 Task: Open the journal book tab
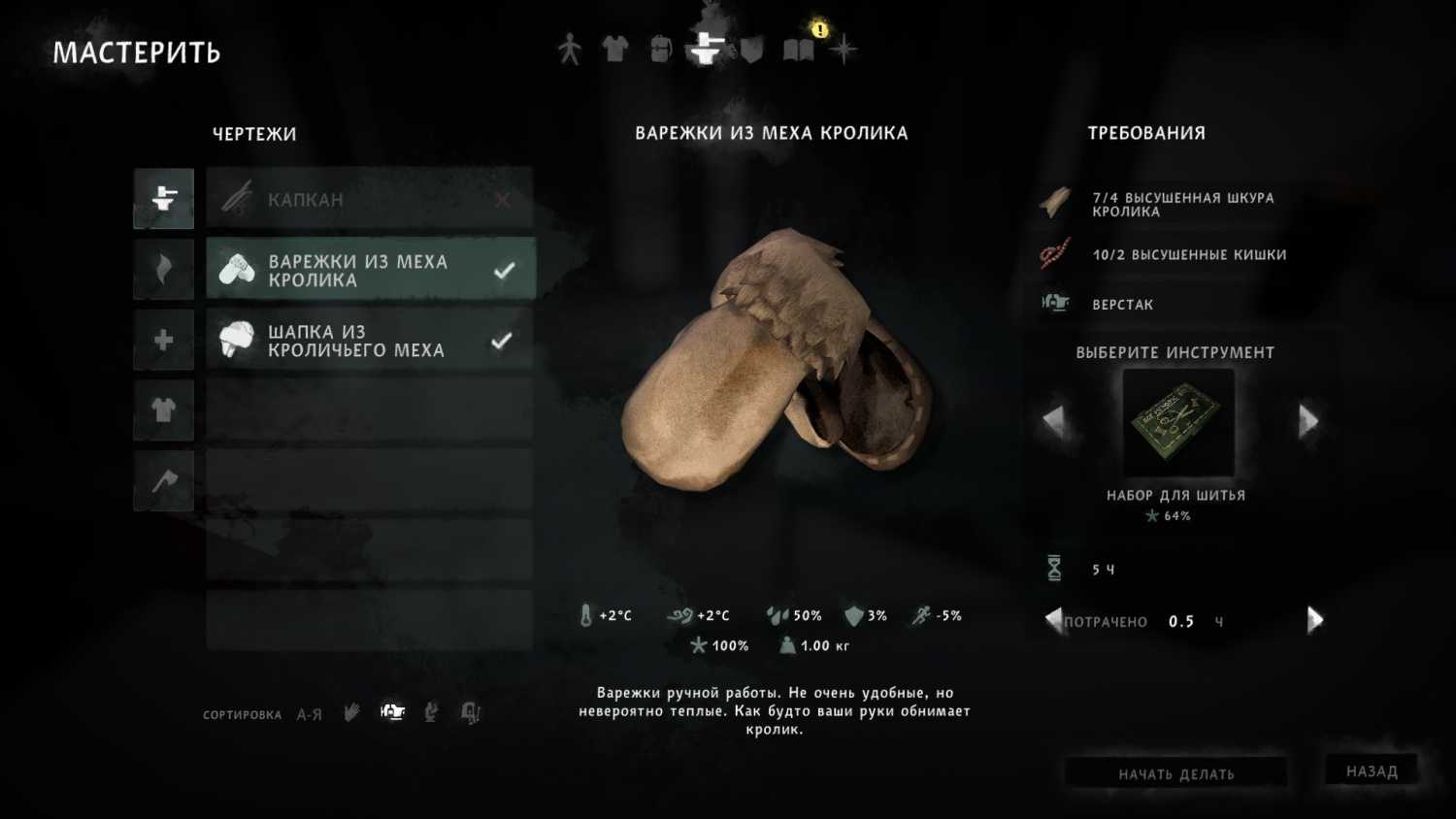coord(799,49)
